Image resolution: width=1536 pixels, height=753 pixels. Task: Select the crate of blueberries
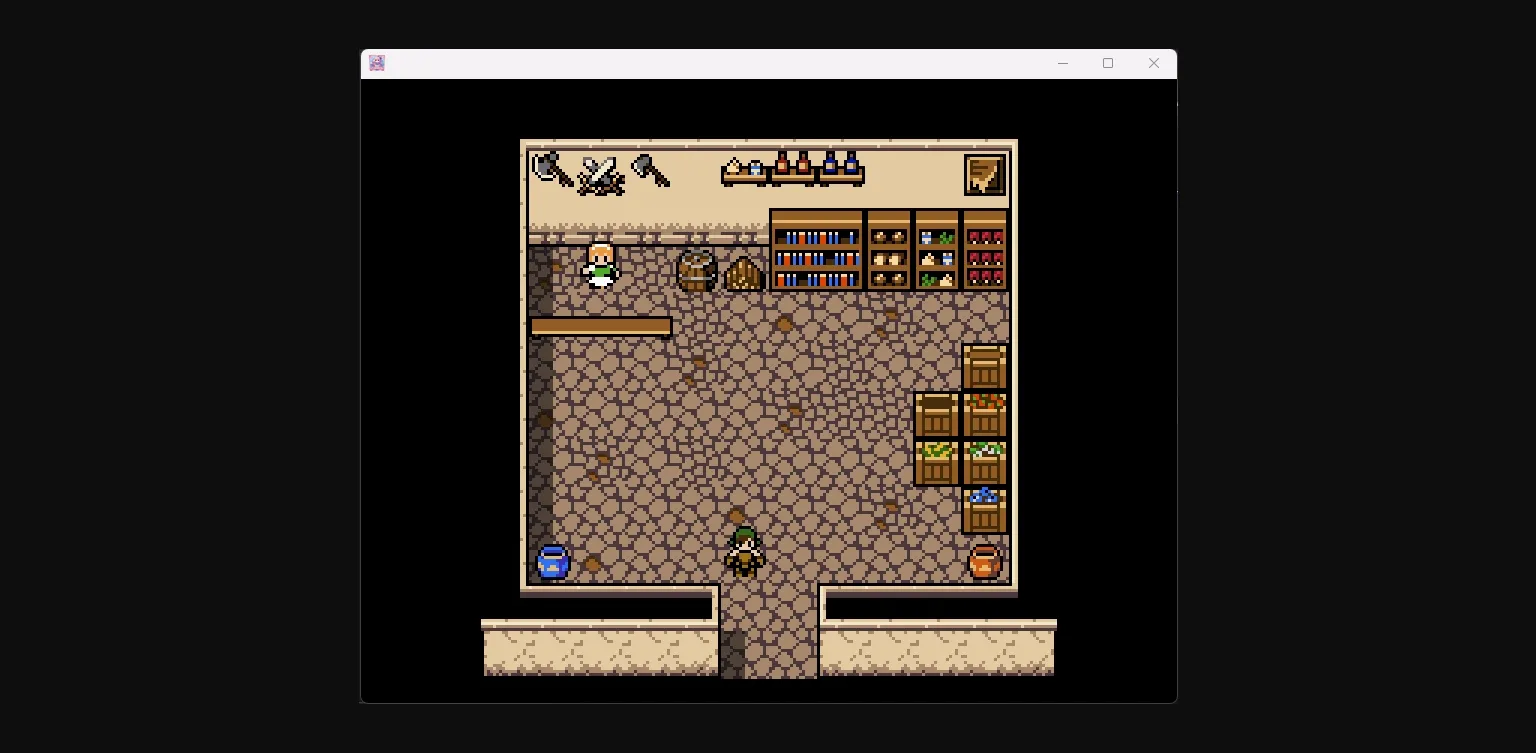click(985, 510)
